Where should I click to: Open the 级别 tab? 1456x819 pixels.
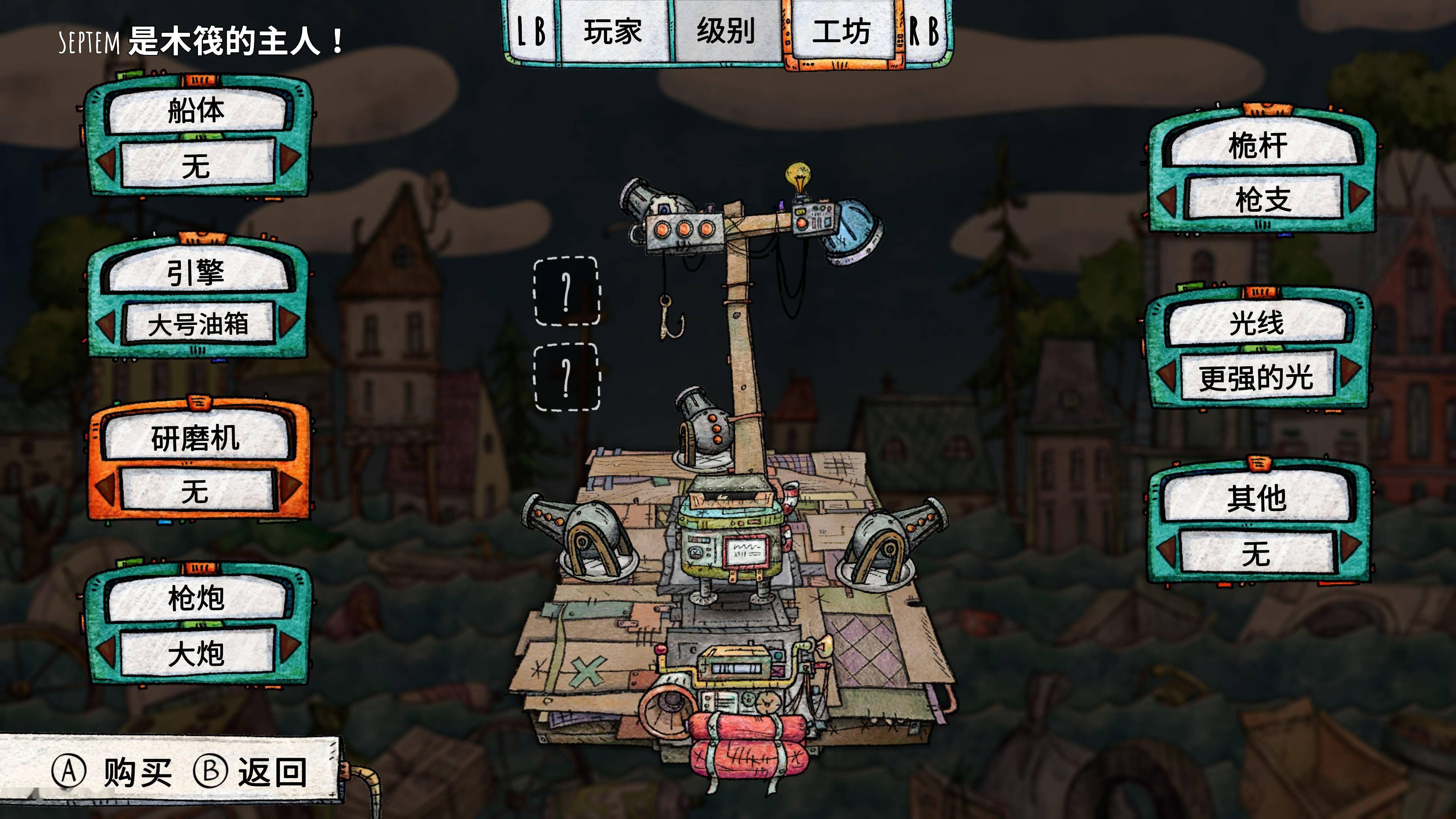(726, 31)
